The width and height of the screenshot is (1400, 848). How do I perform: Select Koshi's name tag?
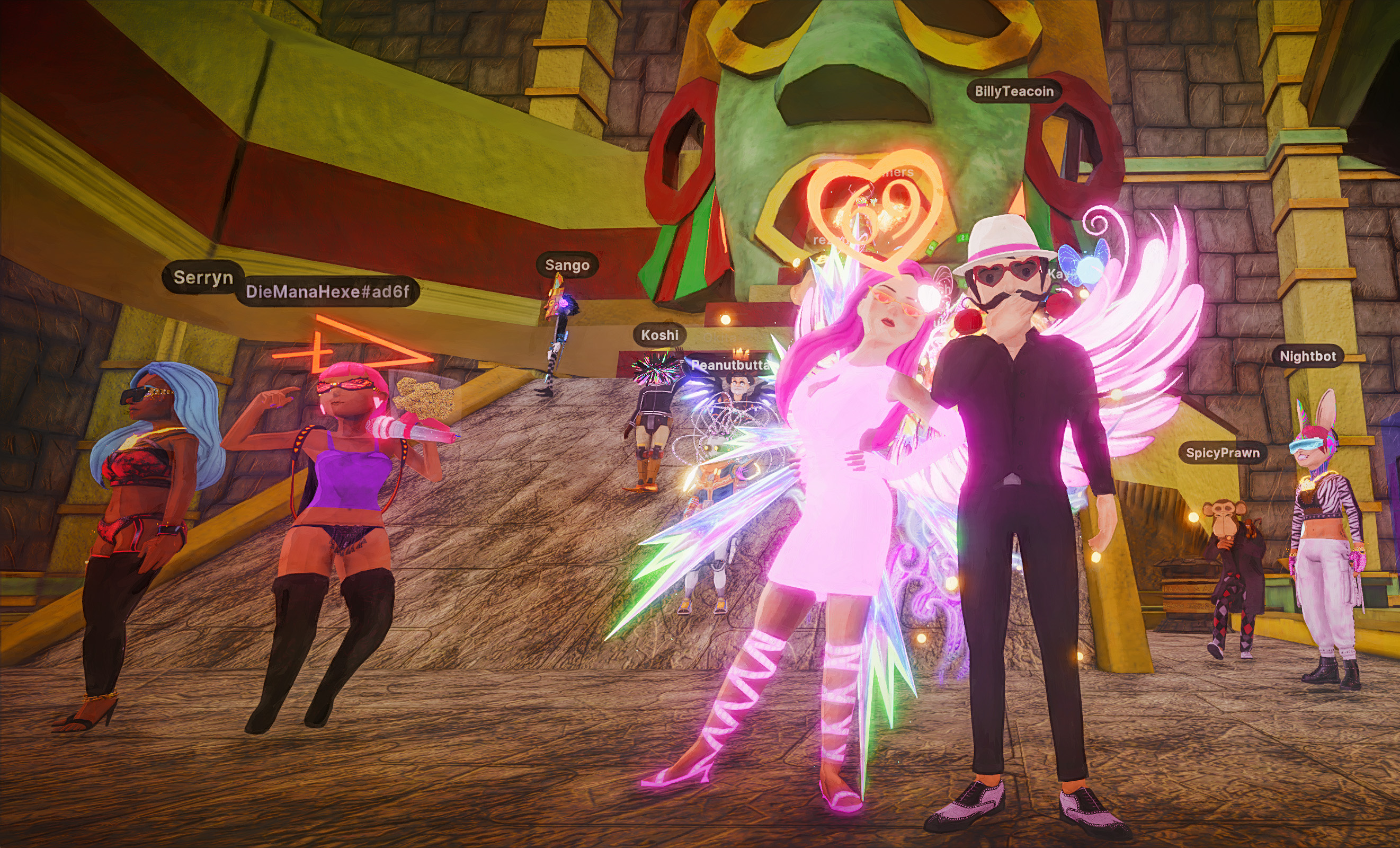(659, 335)
